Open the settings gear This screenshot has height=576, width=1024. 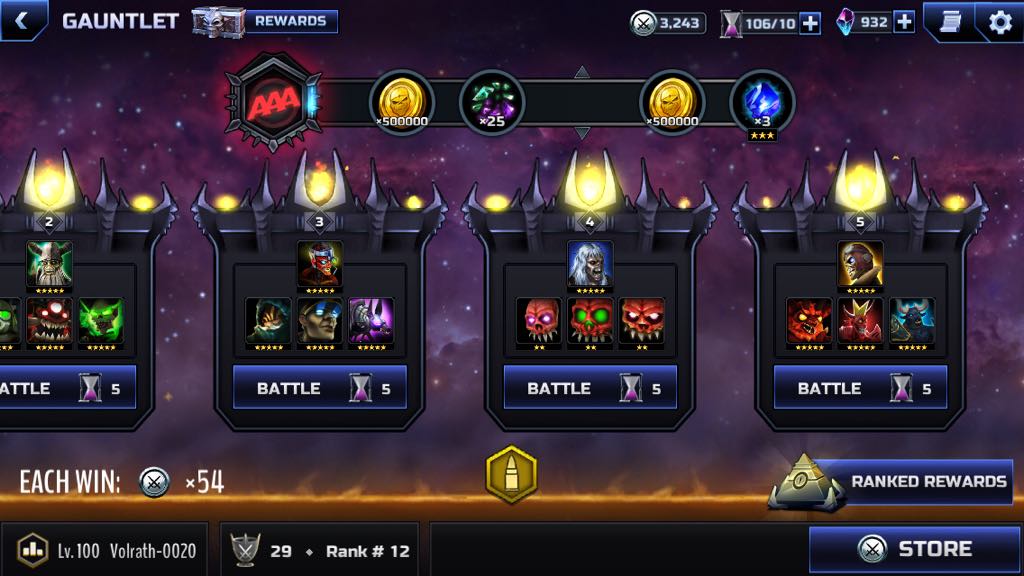point(998,21)
